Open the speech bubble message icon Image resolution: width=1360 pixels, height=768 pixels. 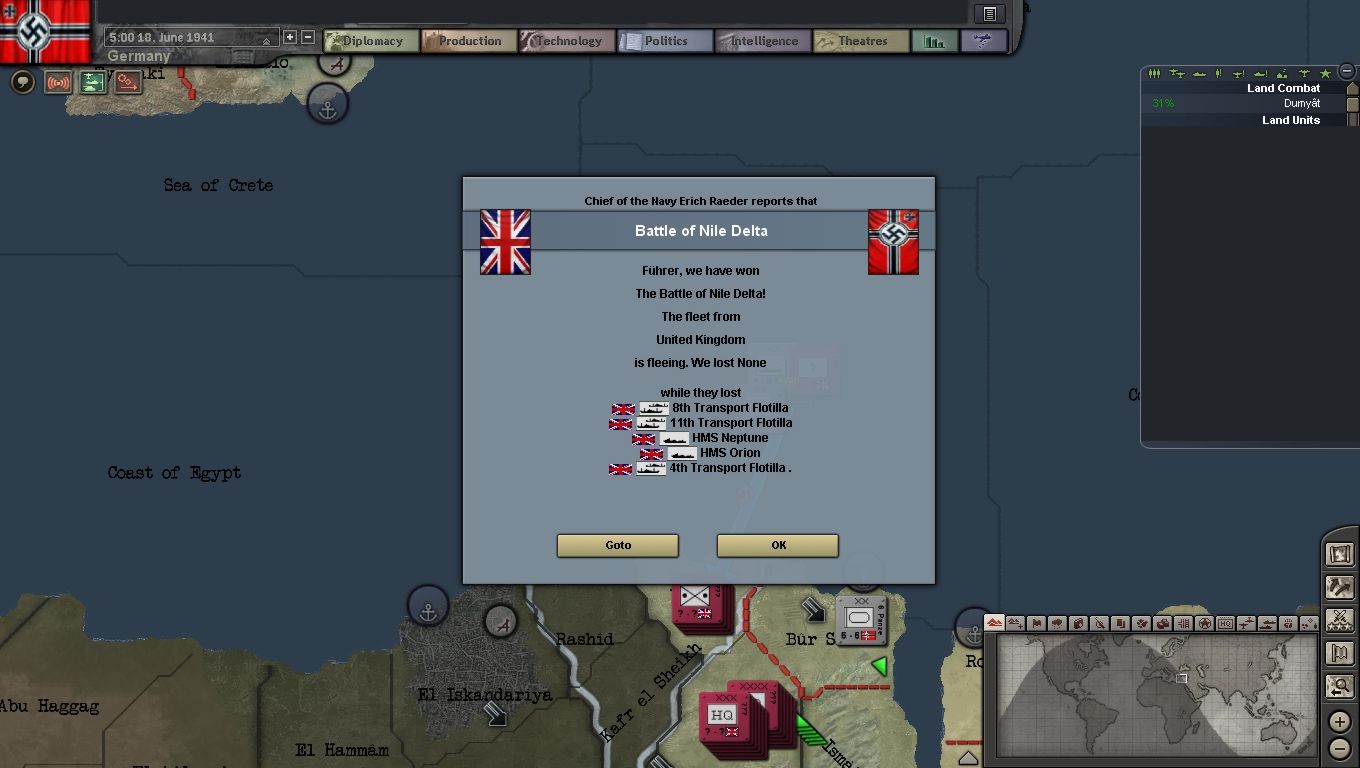pos(23,82)
